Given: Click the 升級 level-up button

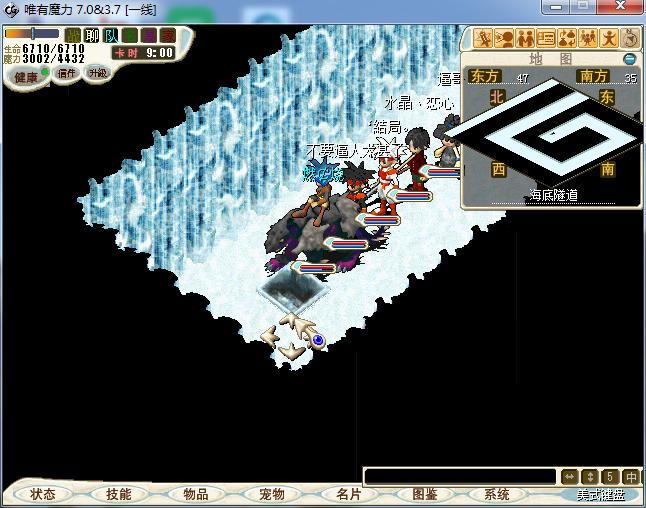Looking at the screenshot, I should [x=97, y=73].
